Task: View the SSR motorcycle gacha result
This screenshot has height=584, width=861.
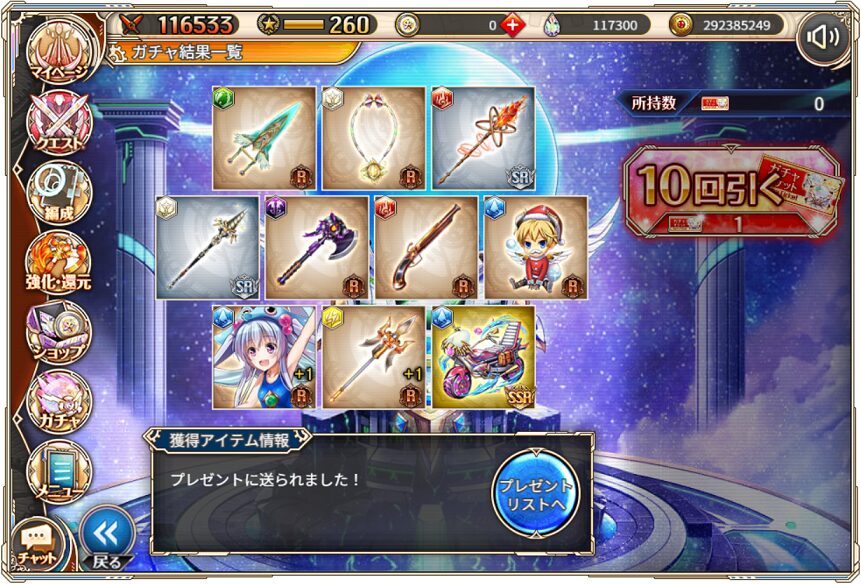Action: click(x=482, y=357)
